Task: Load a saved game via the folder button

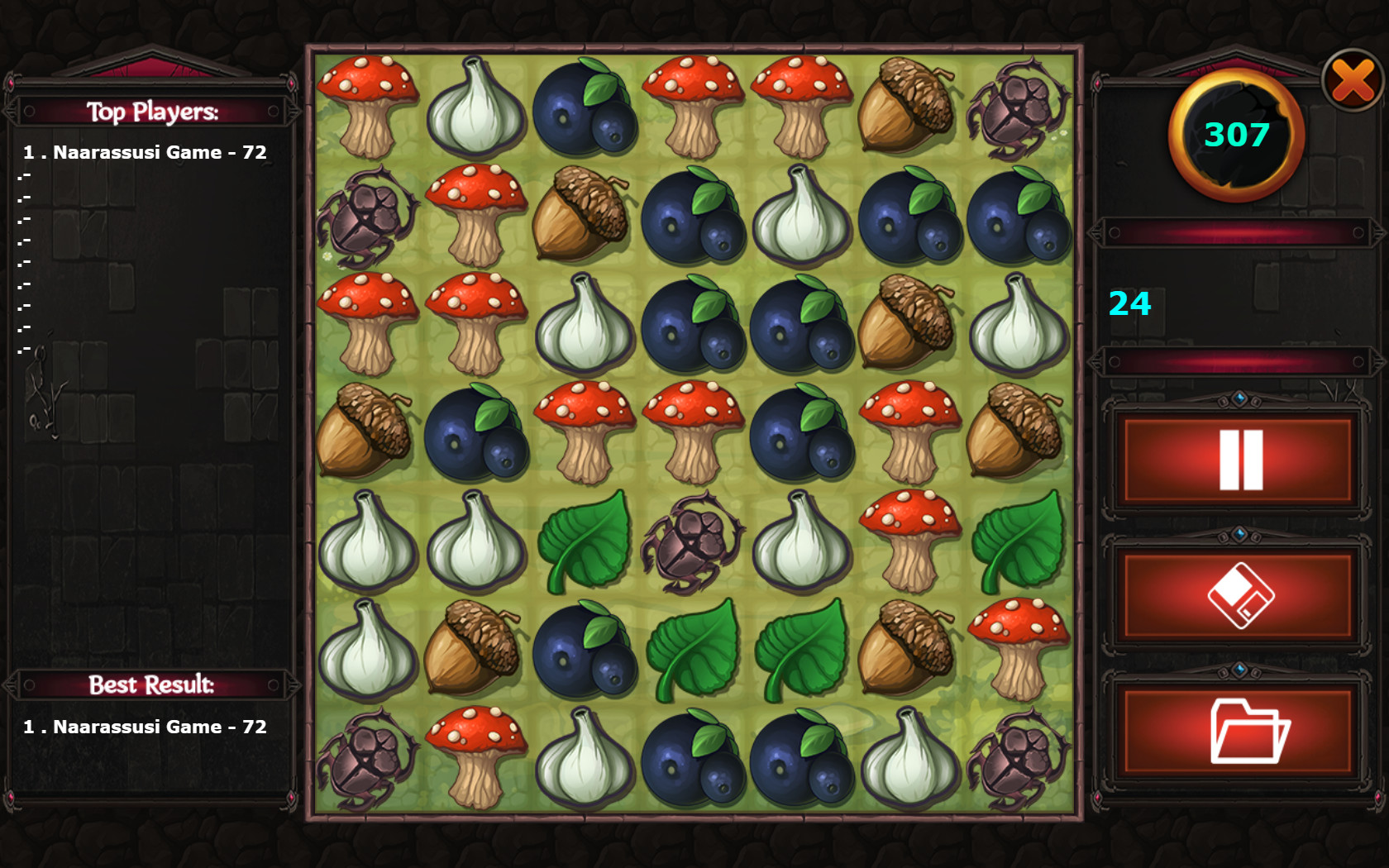Action: [x=1238, y=727]
